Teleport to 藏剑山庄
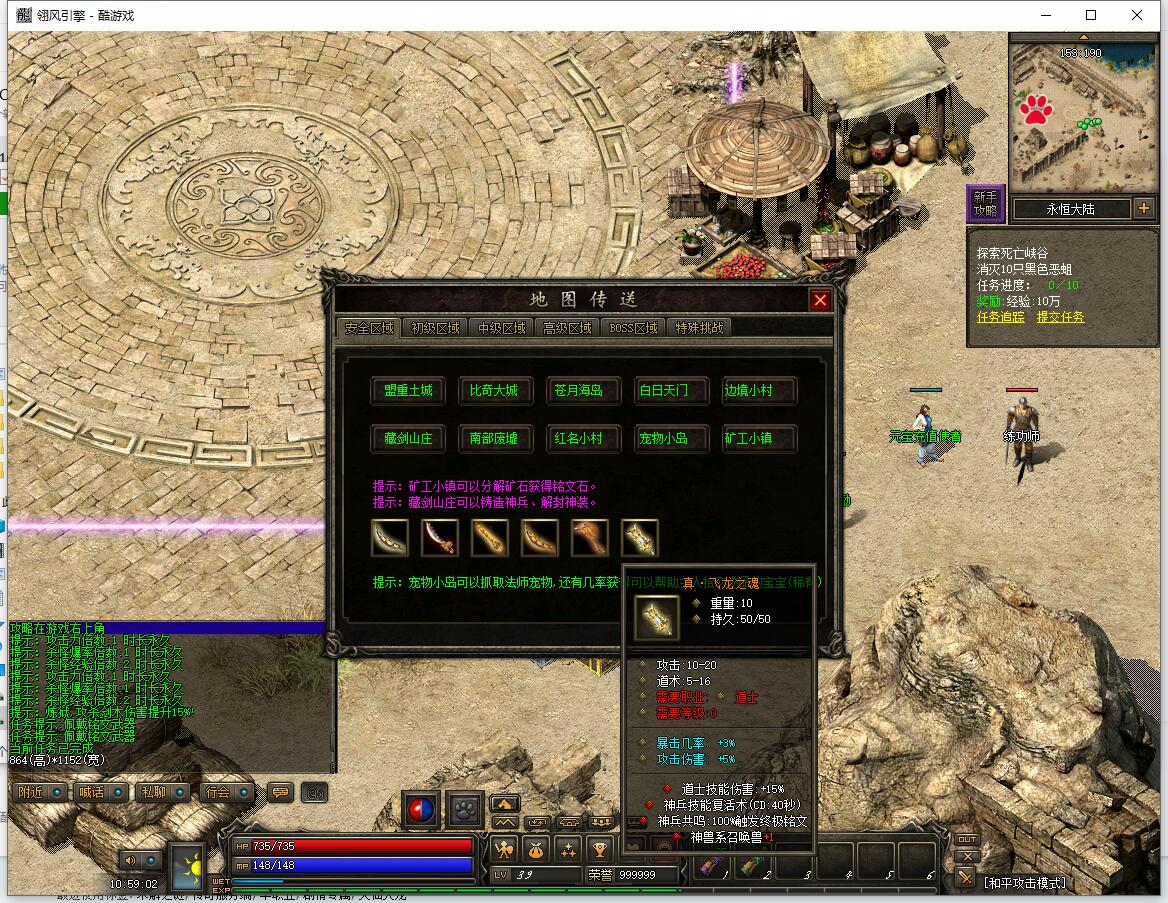This screenshot has width=1168, height=903. pyautogui.click(x=408, y=438)
